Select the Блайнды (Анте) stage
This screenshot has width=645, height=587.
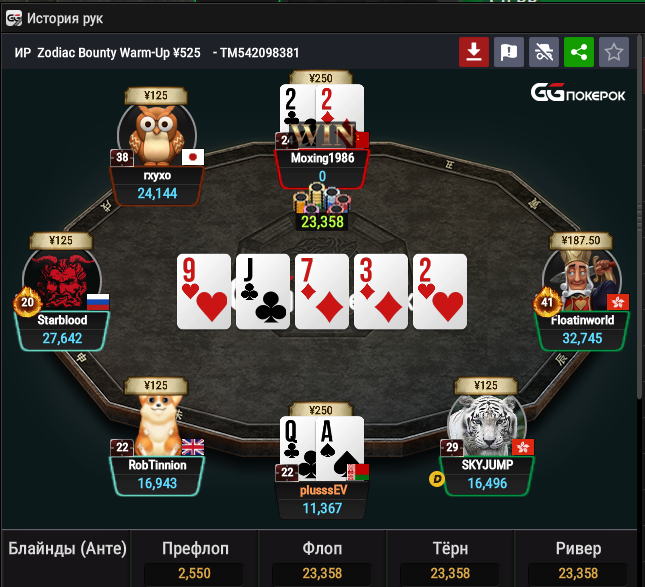(64, 549)
